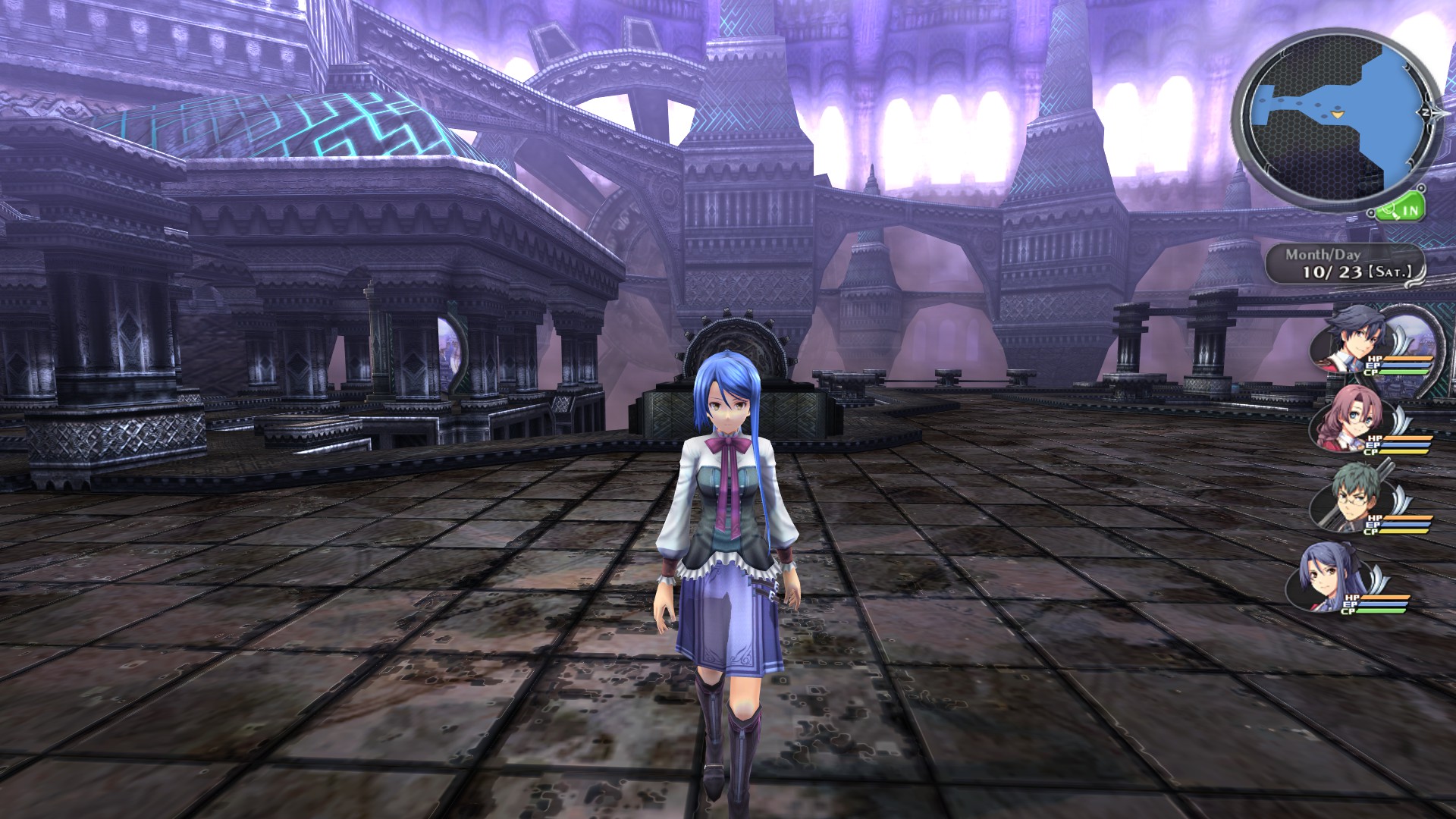Image resolution: width=1456 pixels, height=819 pixels.
Task: Click the orange HP bar of the bottom character
Action: [x=1386, y=597]
